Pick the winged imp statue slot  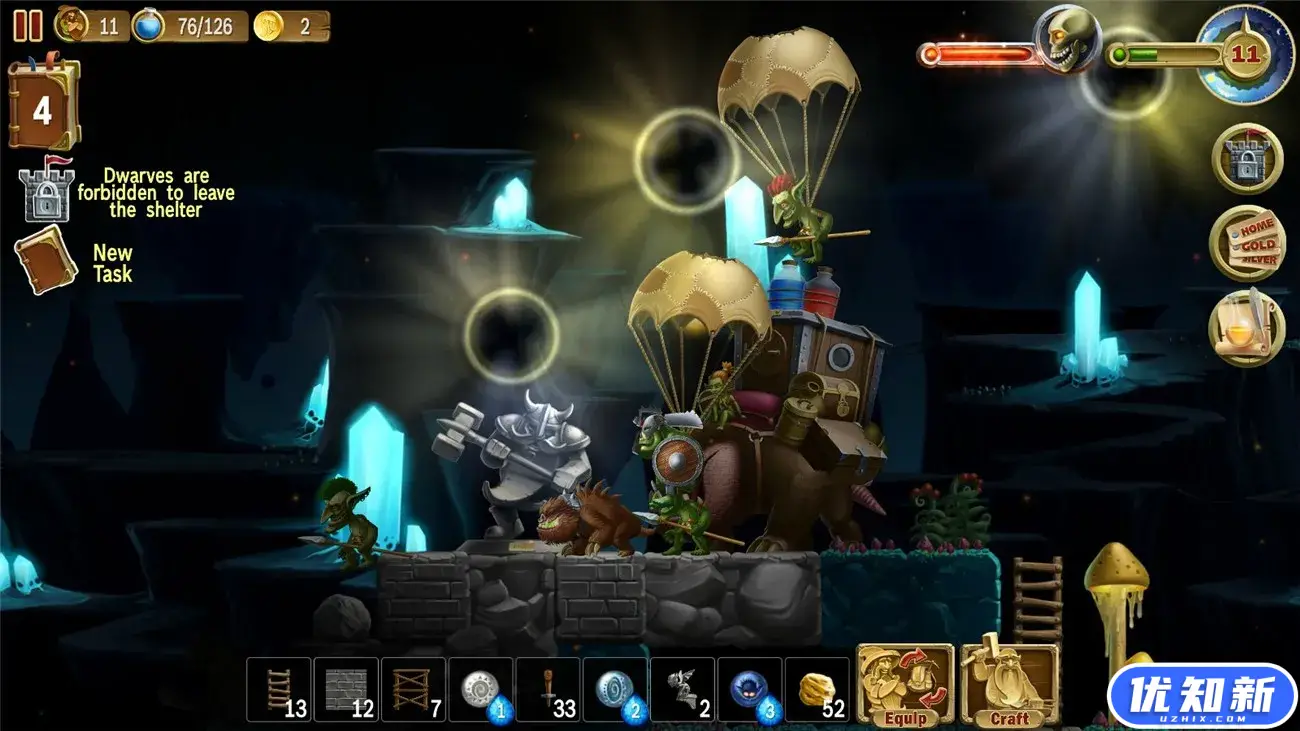[x=683, y=690]
